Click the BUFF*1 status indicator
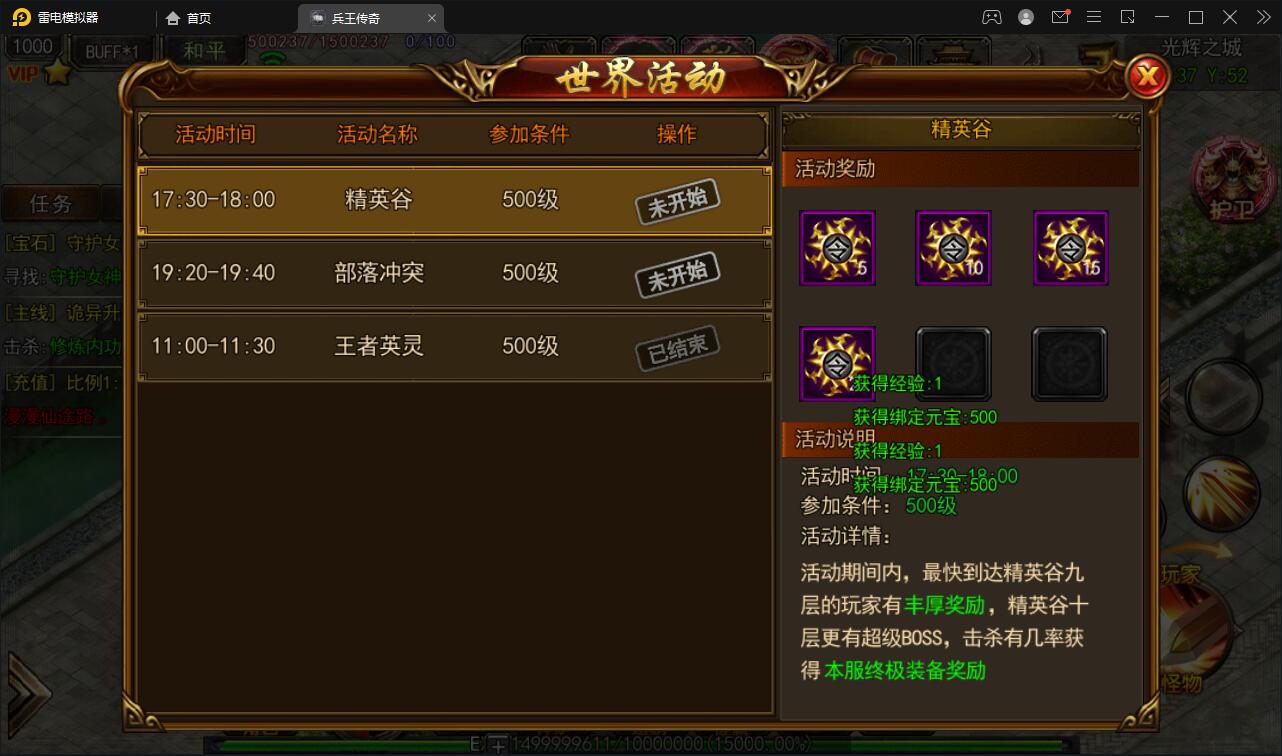The height and width of the screenshot is (756, 1282). (x=112, y=49)
